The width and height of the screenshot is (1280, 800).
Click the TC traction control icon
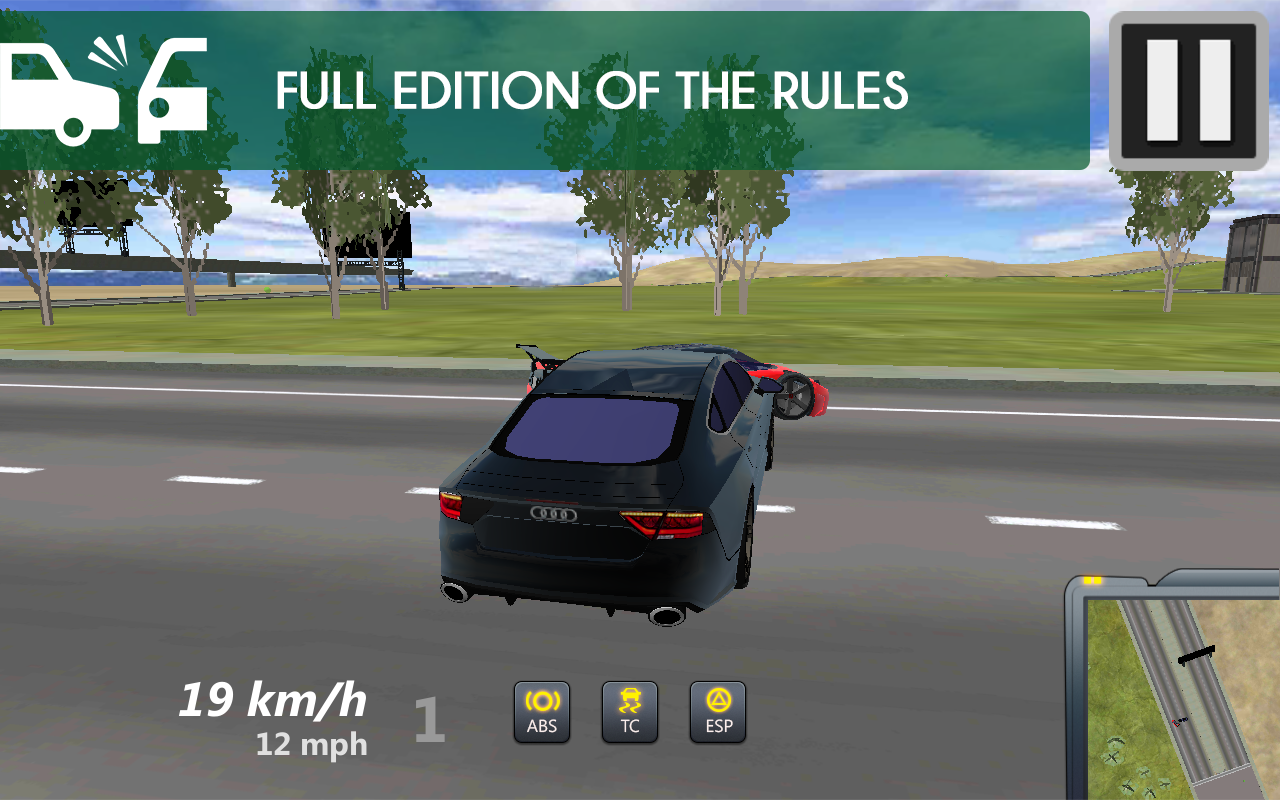[629, 712]
